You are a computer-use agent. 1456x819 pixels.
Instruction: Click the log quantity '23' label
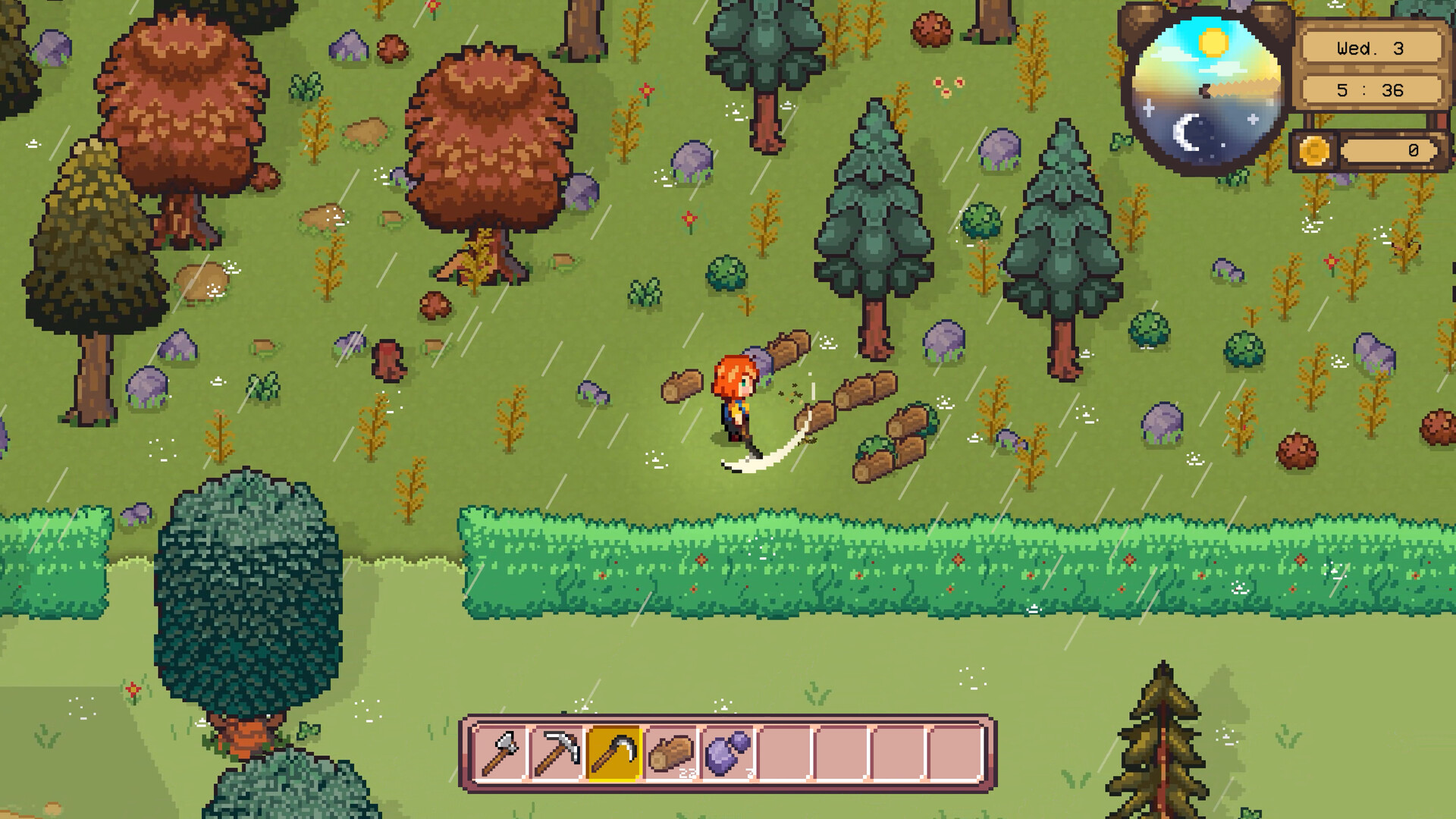click(687, 773)
